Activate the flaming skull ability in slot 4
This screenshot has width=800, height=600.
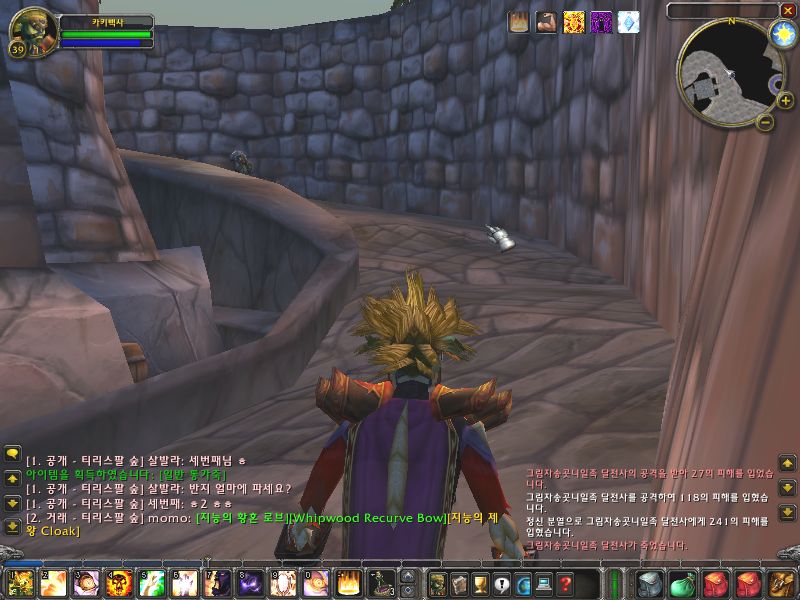(x=120, y=583)
